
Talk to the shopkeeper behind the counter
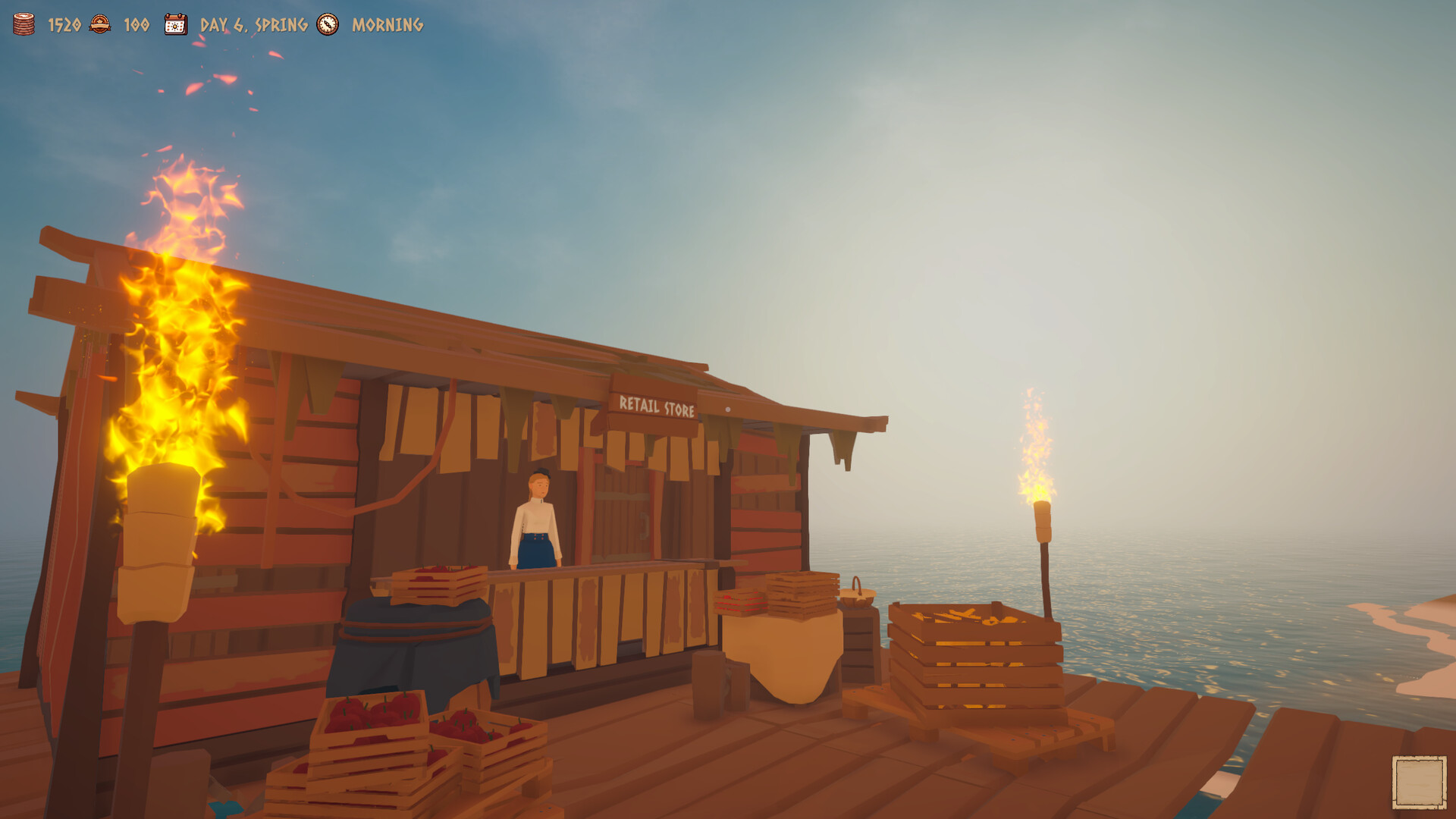(x=538, y=523)
